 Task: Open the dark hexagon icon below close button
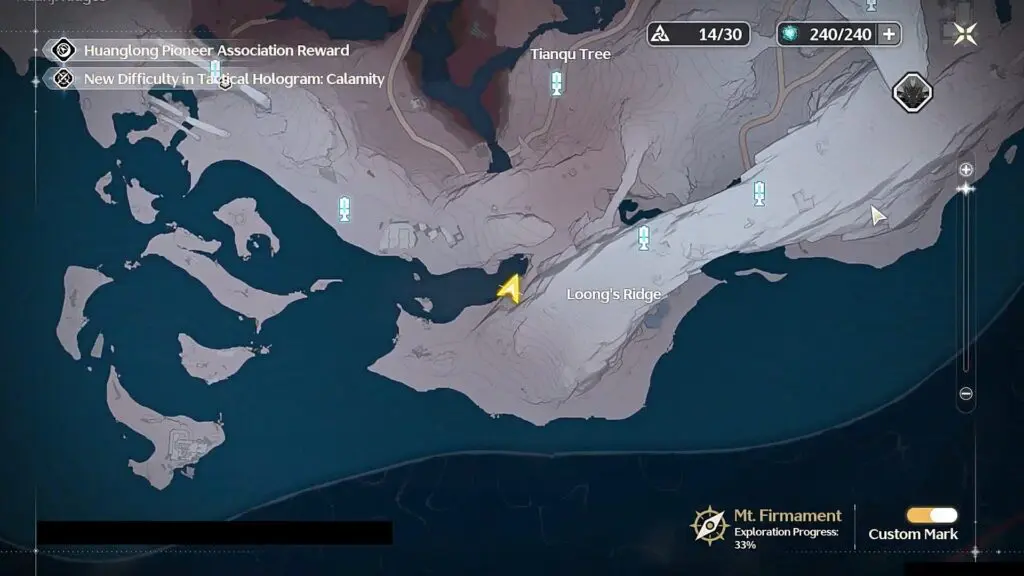pos(912,92)
